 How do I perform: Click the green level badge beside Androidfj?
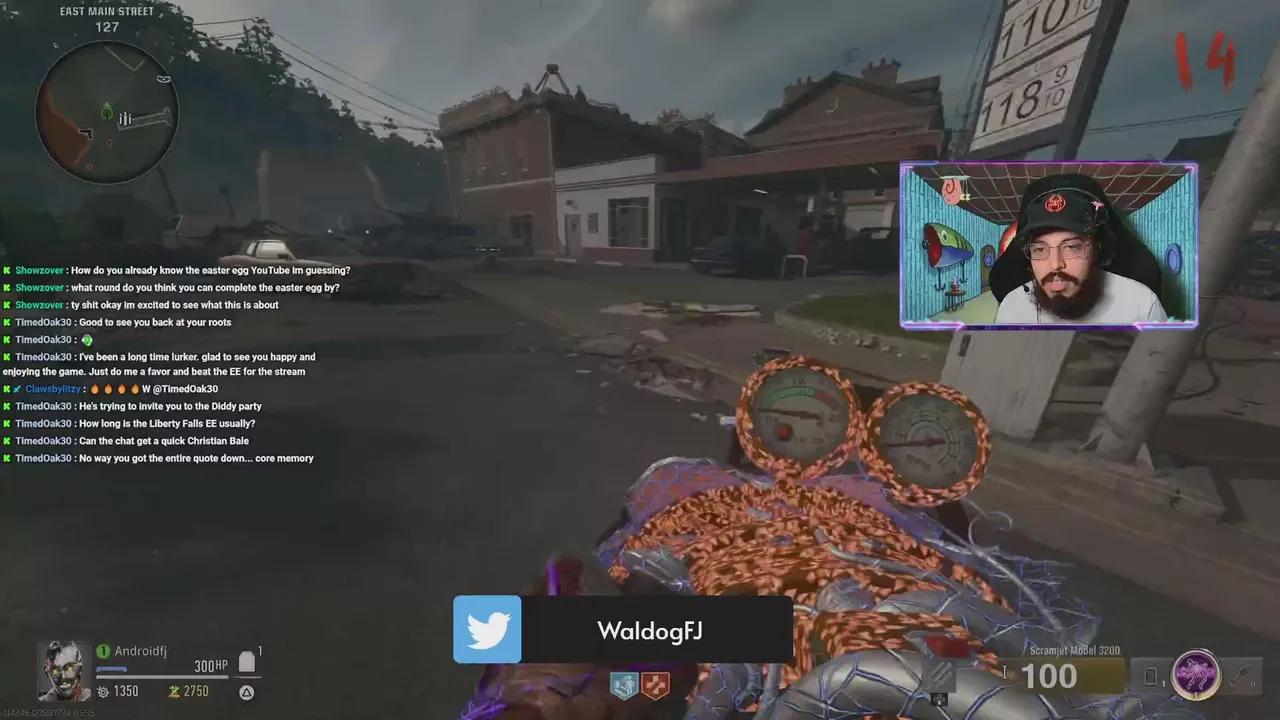tap(103, 650)
